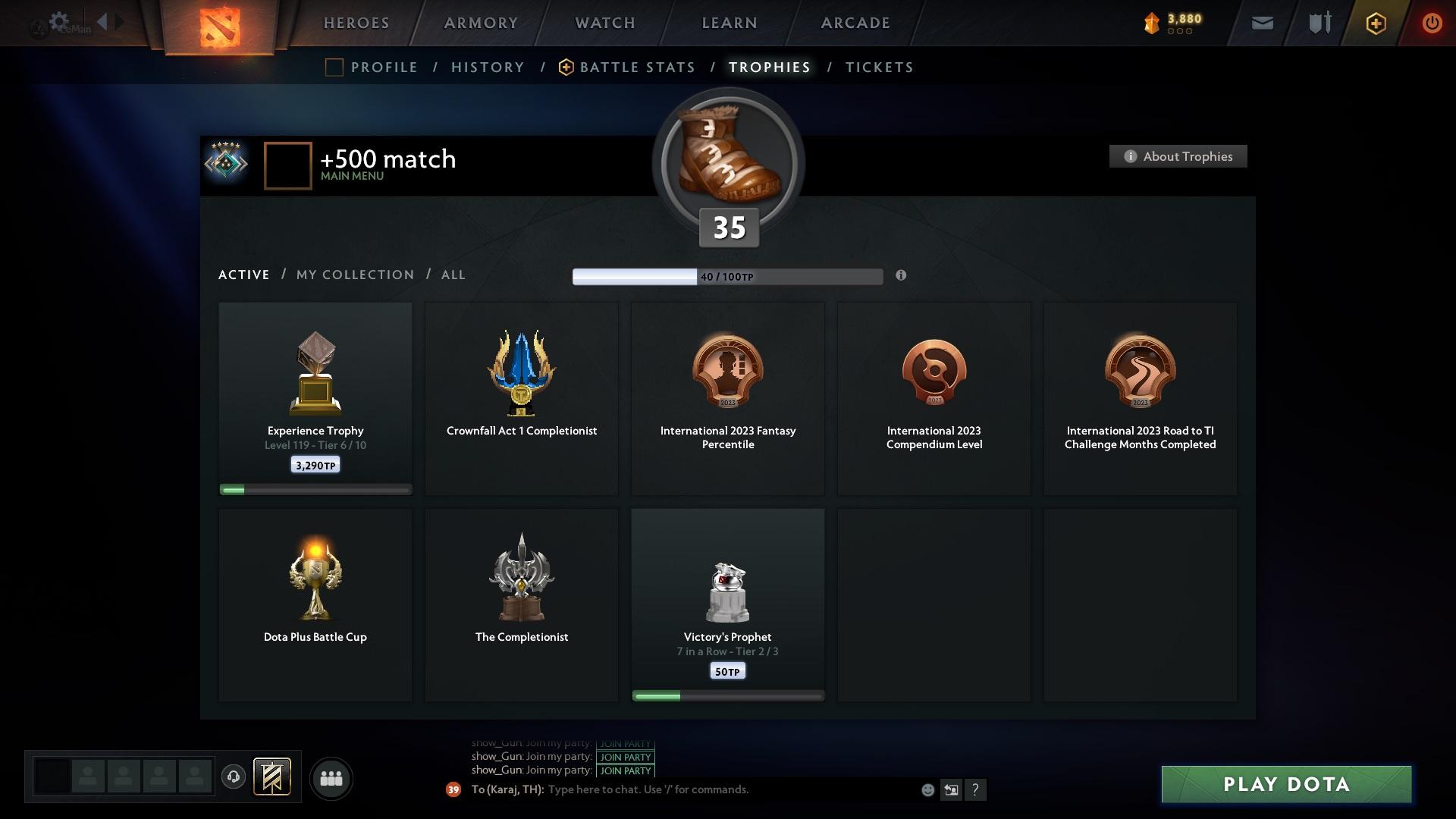The height and width of the screenshot is (819, 1456).
Task: Click the 40/100TP progress bar
Action: coord(728,276)
